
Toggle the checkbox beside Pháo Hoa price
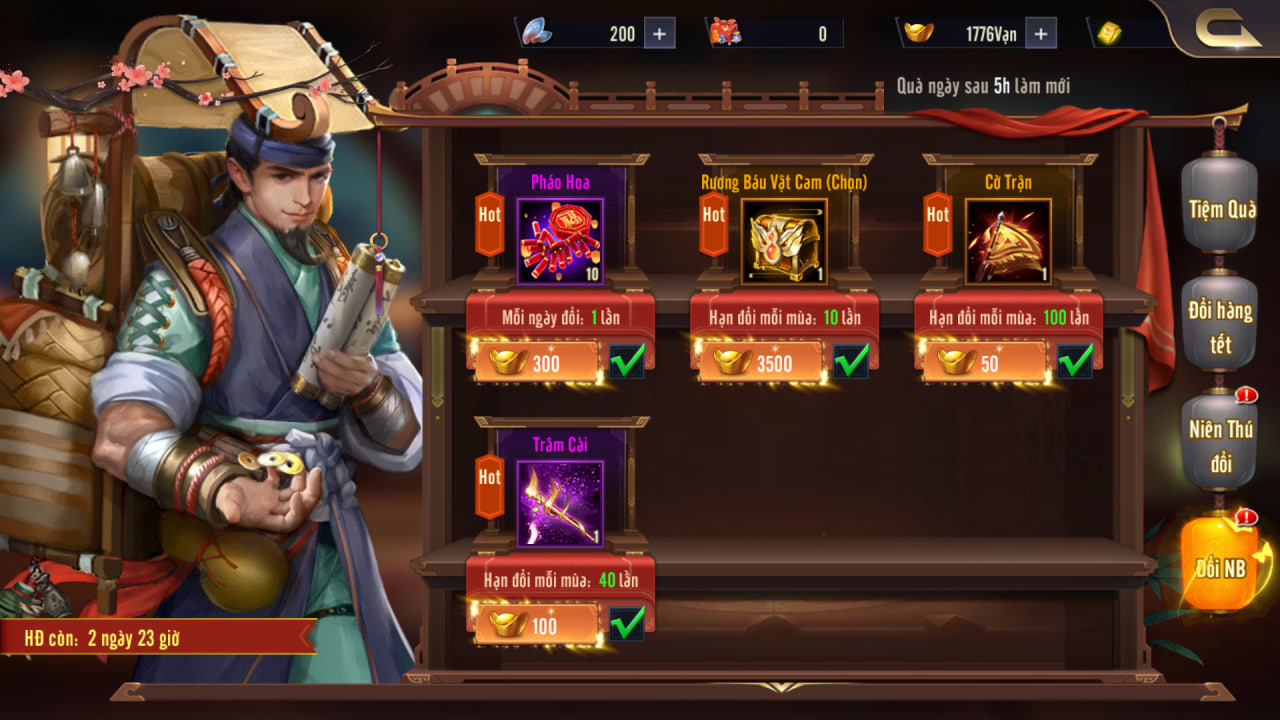tap(627, 362)
